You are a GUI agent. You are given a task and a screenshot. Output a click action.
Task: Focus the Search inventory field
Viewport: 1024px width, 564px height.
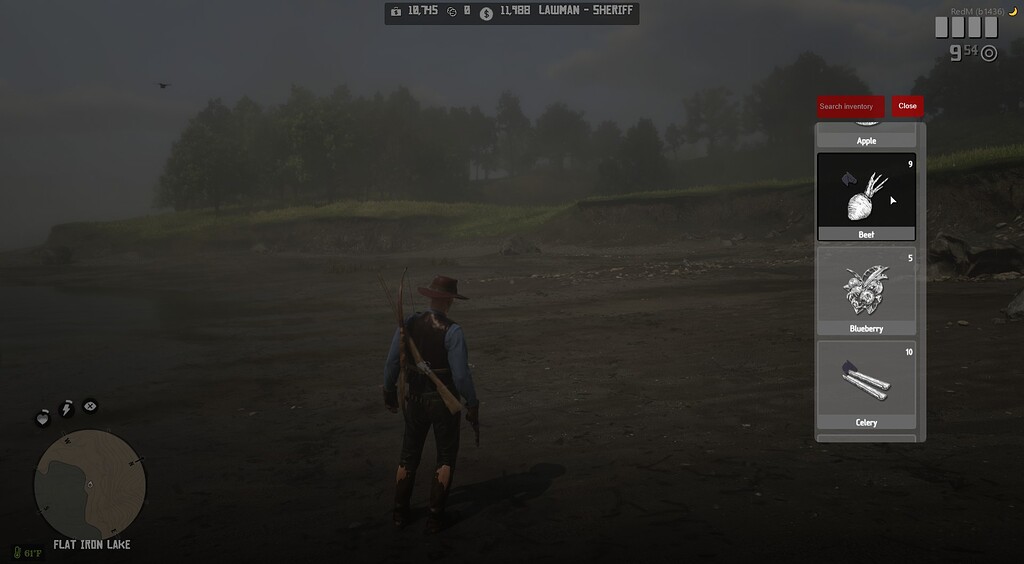(x=850, y=106)
